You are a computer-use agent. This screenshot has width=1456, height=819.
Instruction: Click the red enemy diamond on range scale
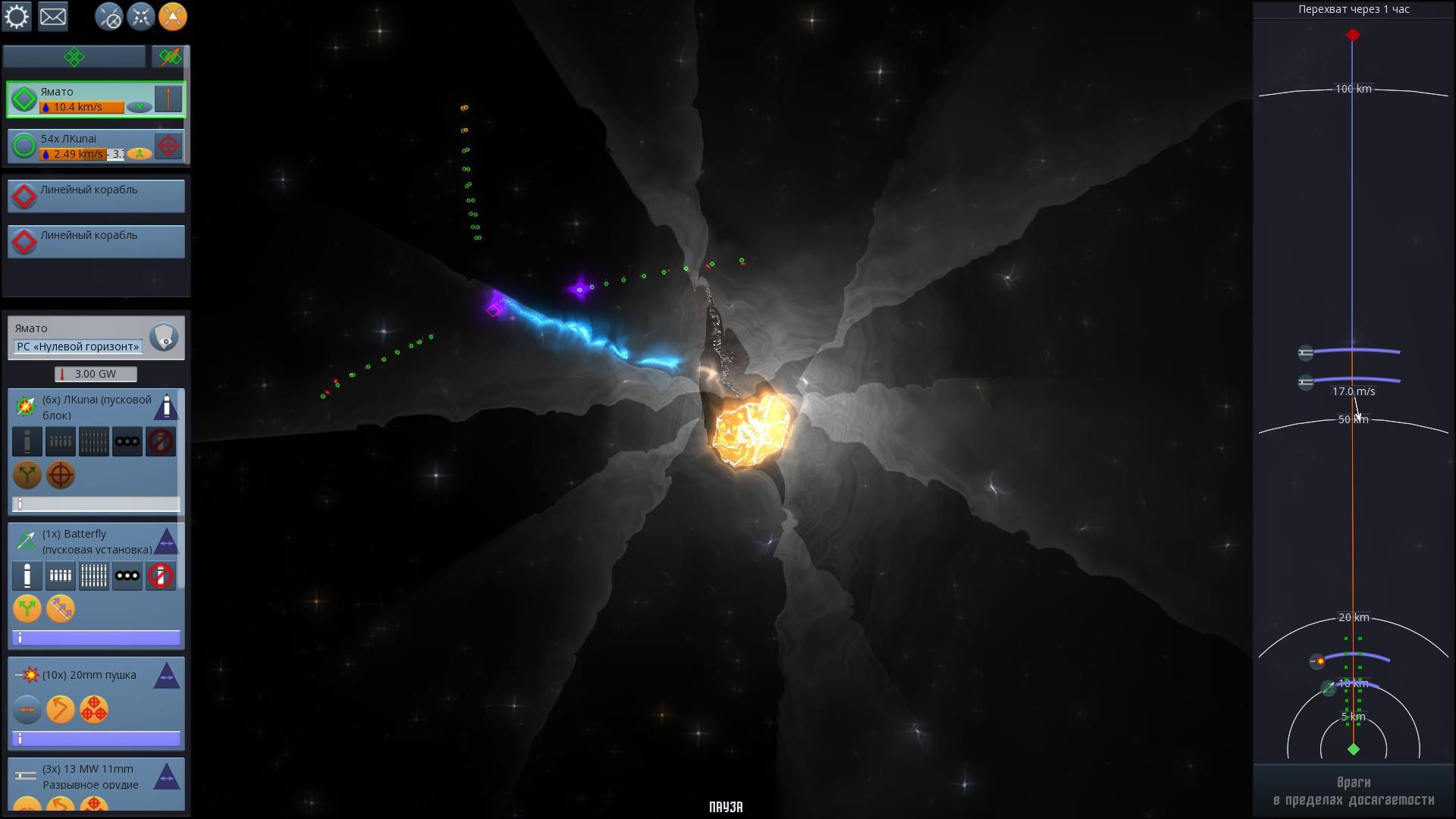tap(1353, 36)
